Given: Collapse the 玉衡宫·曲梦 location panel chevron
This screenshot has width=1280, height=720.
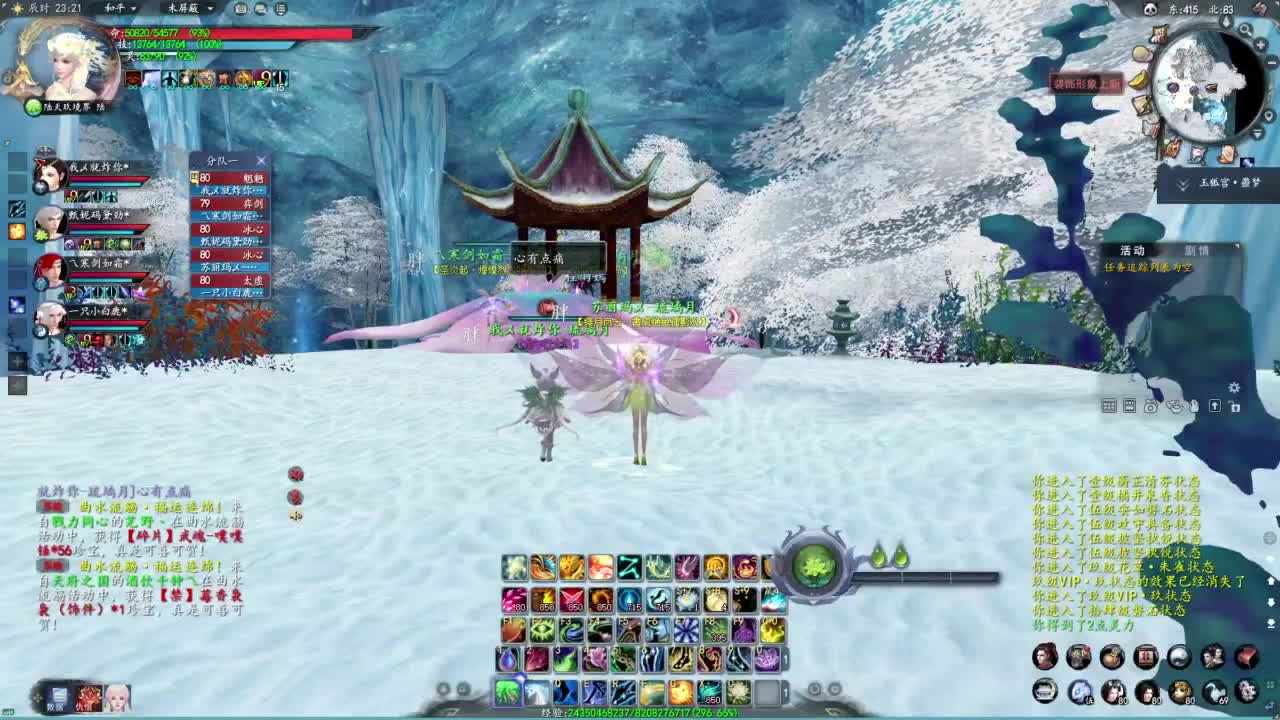Looking at the screenshot, I should tap(1181, 185).
